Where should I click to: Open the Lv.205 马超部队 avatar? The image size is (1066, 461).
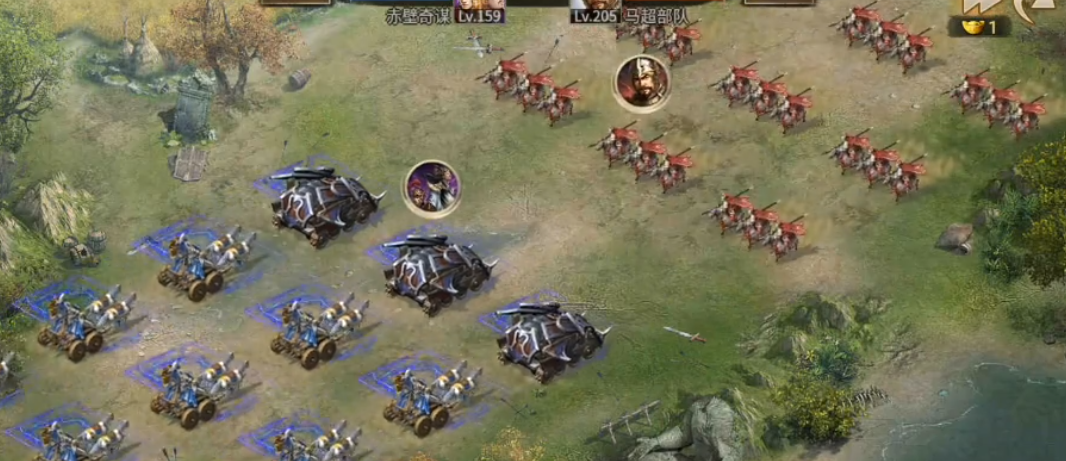596,5
